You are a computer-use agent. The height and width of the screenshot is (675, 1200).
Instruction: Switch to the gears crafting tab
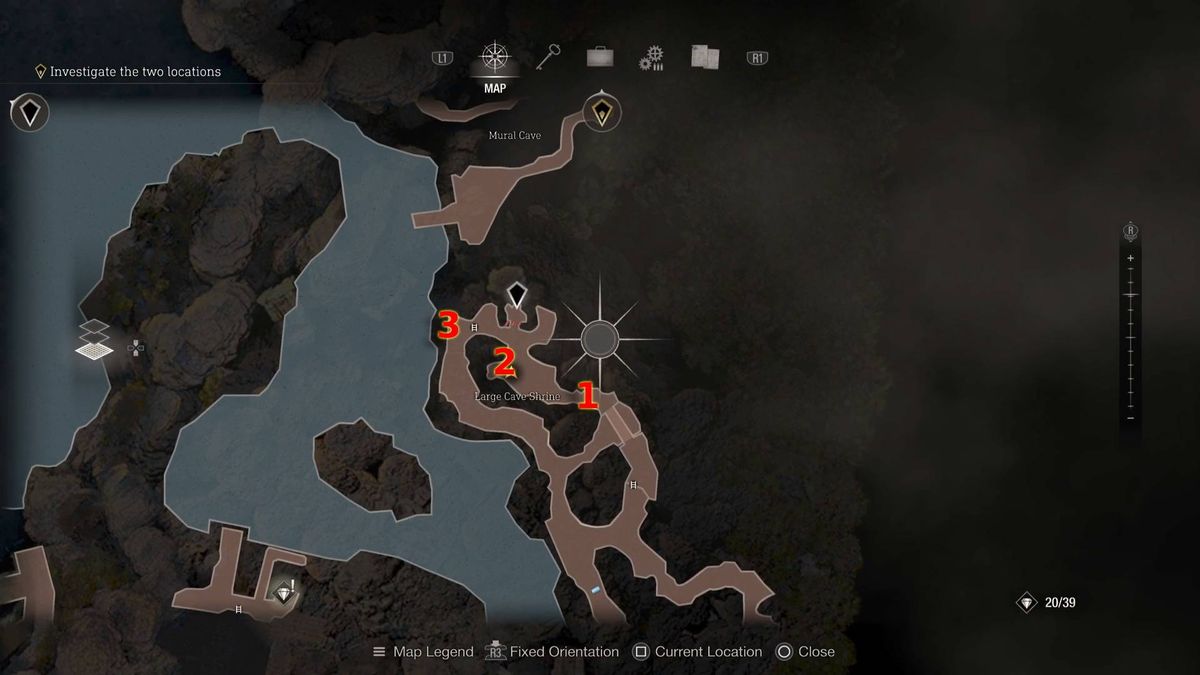[x=652, y=58]
